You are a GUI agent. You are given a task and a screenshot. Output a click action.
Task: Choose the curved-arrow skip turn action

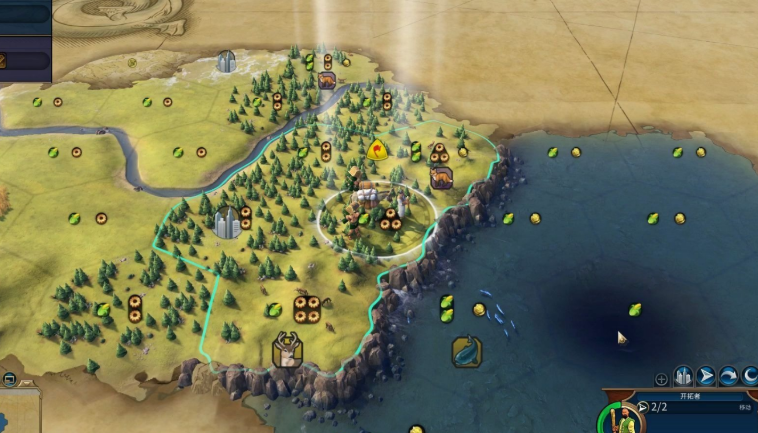[x=729, y=377]
